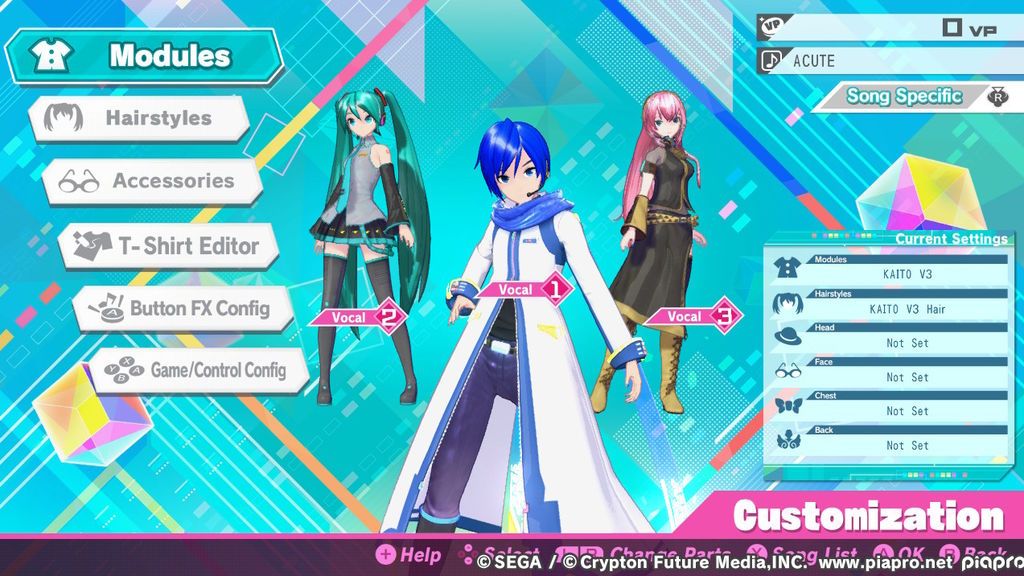Select the Hairstyles menu entry
Image resolution: width=1024 pixels, height=576 pixels.
[140, 118]
